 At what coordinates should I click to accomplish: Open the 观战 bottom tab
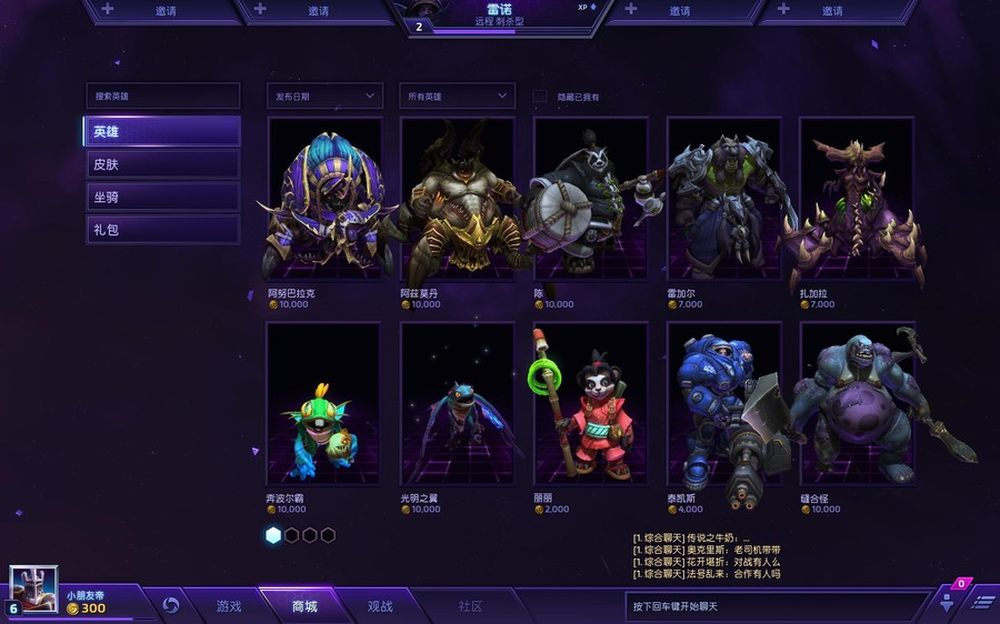[x=380, y=606]
